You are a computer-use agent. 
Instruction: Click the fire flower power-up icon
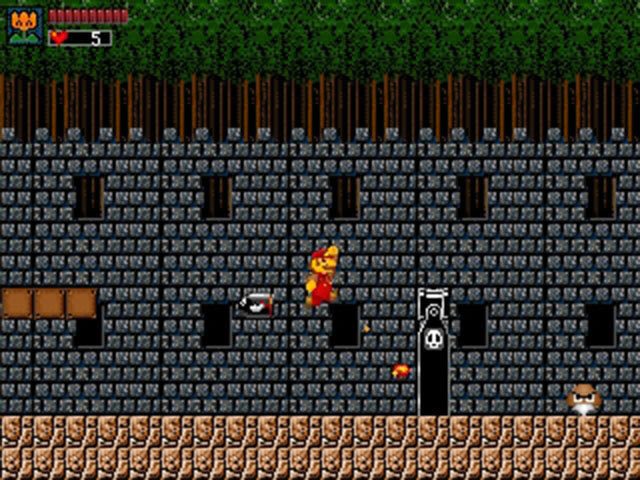25,25
